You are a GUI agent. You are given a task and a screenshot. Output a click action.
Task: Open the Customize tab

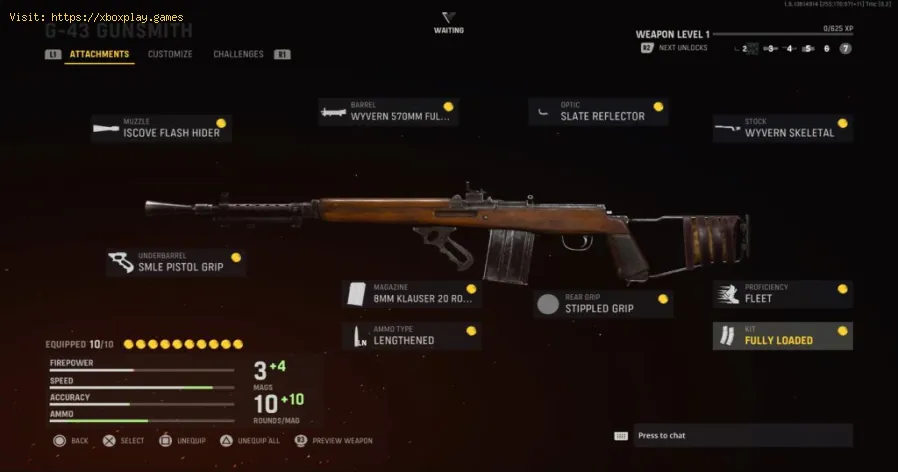tap(170, 54)
